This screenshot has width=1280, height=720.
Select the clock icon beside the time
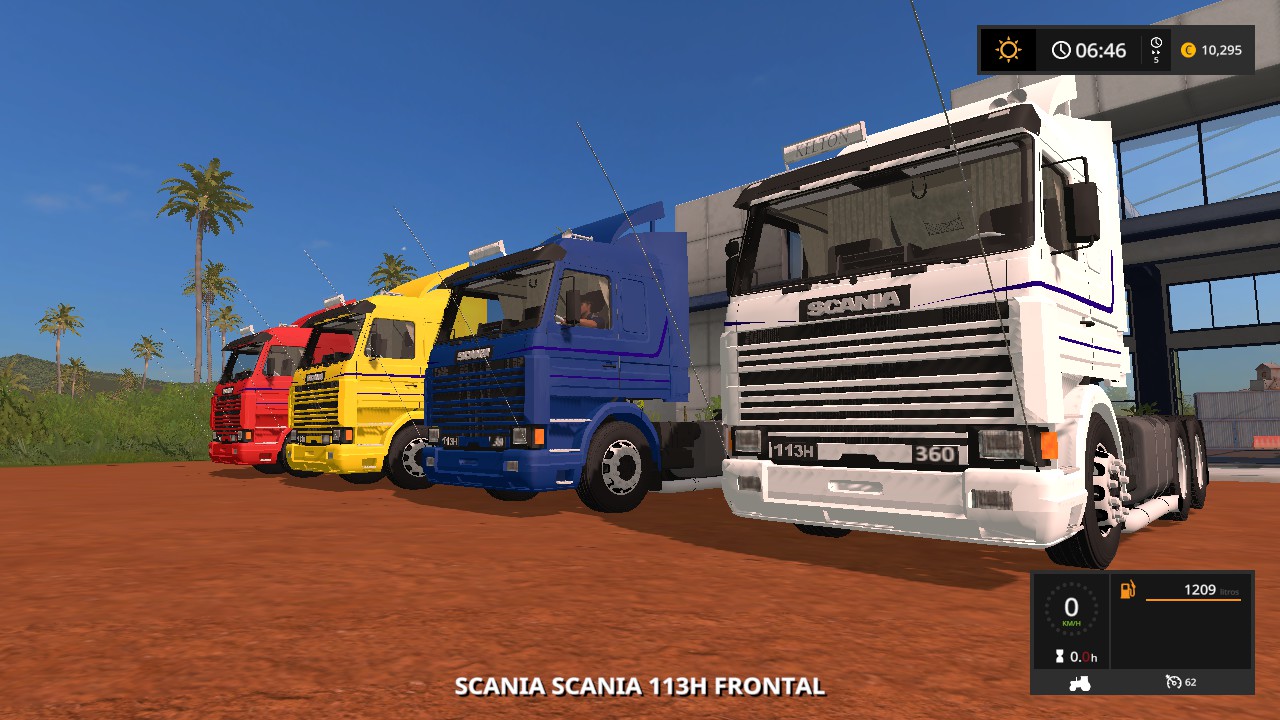coord(1061,48)
